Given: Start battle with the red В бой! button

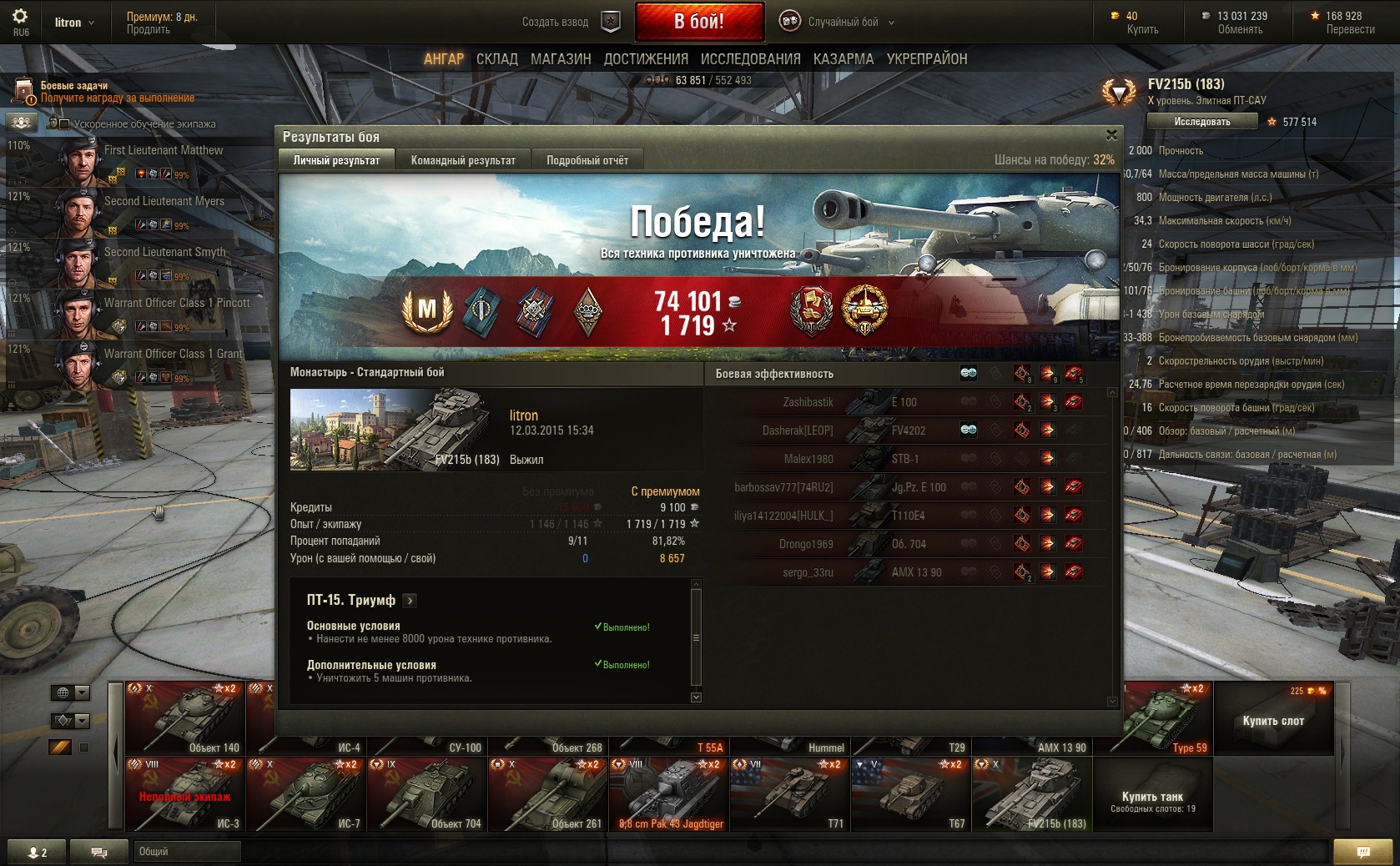Looking at the screenshot, I should tap(699, 22).
